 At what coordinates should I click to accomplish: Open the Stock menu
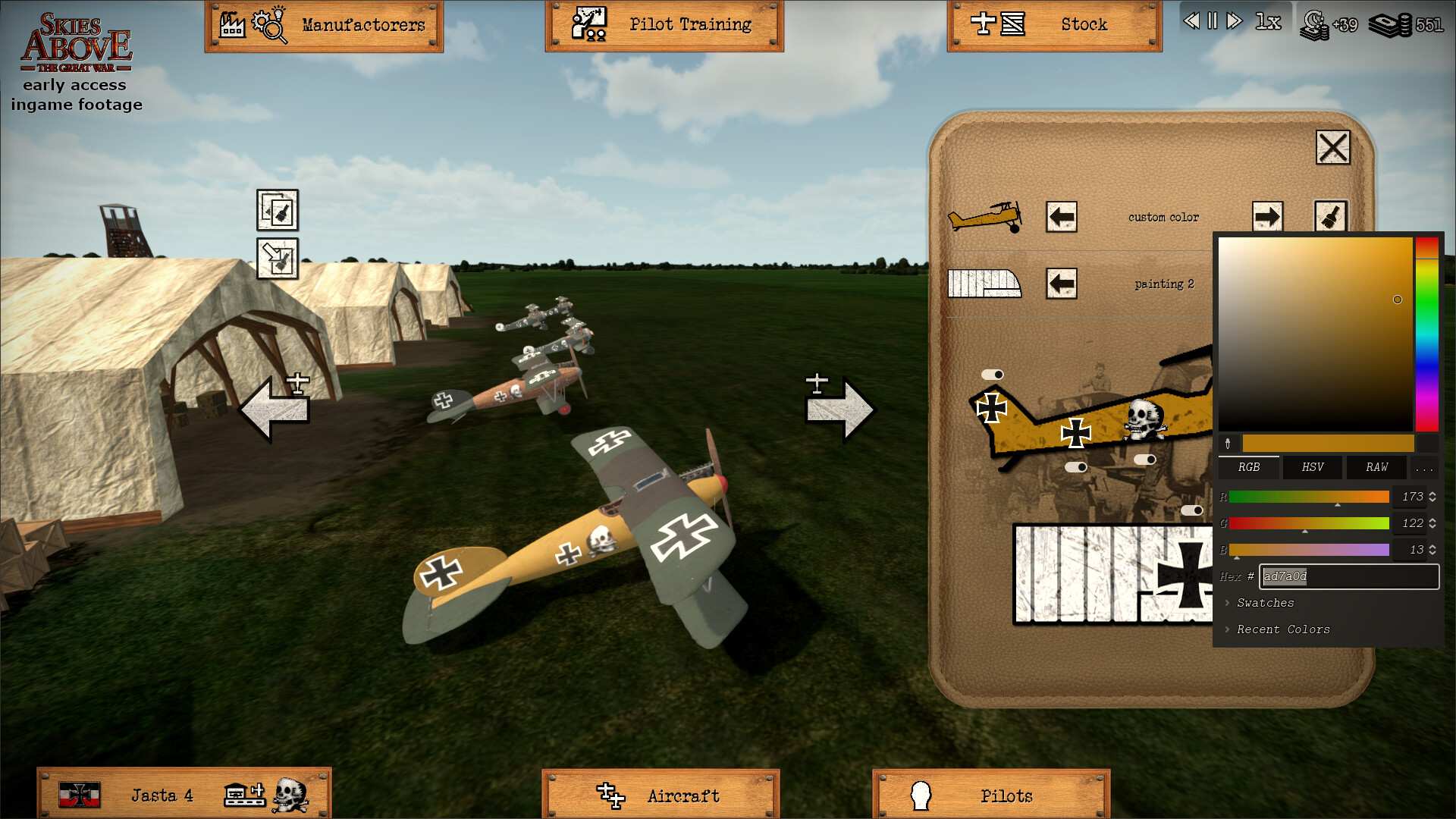1054,26
